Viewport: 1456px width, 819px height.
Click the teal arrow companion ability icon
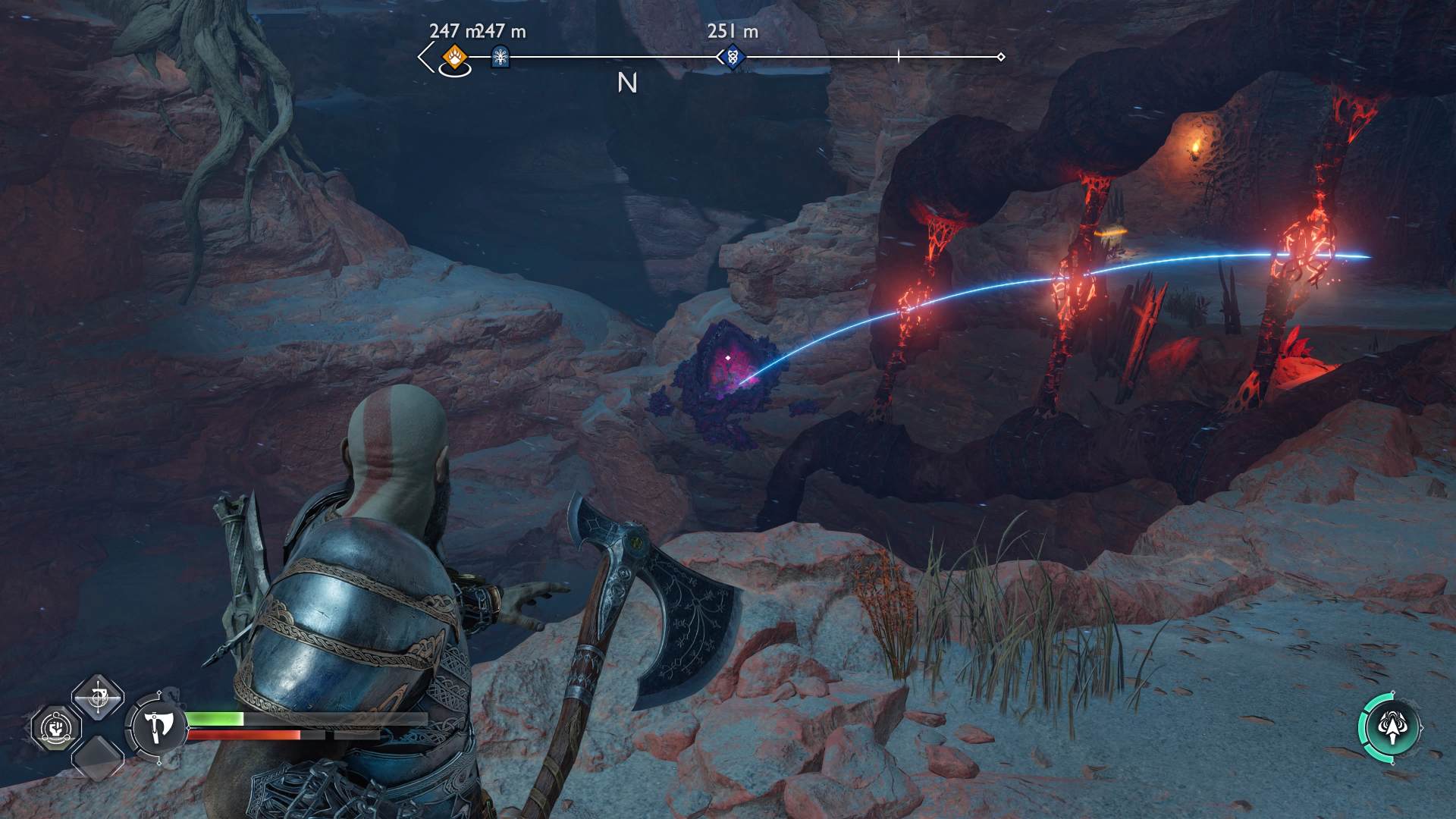1389,726
